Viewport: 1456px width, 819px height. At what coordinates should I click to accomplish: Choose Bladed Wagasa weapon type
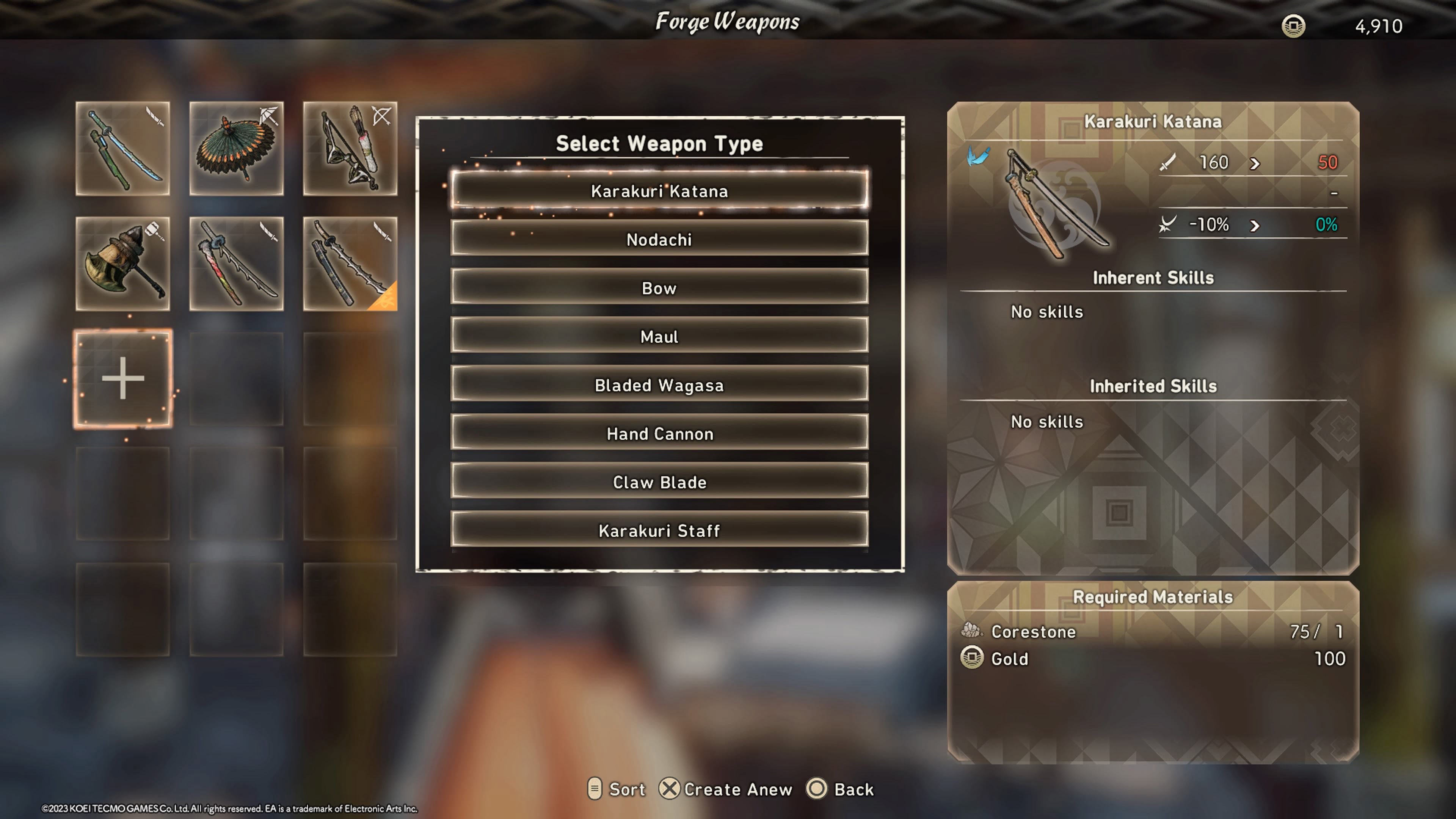pos(659,386)
